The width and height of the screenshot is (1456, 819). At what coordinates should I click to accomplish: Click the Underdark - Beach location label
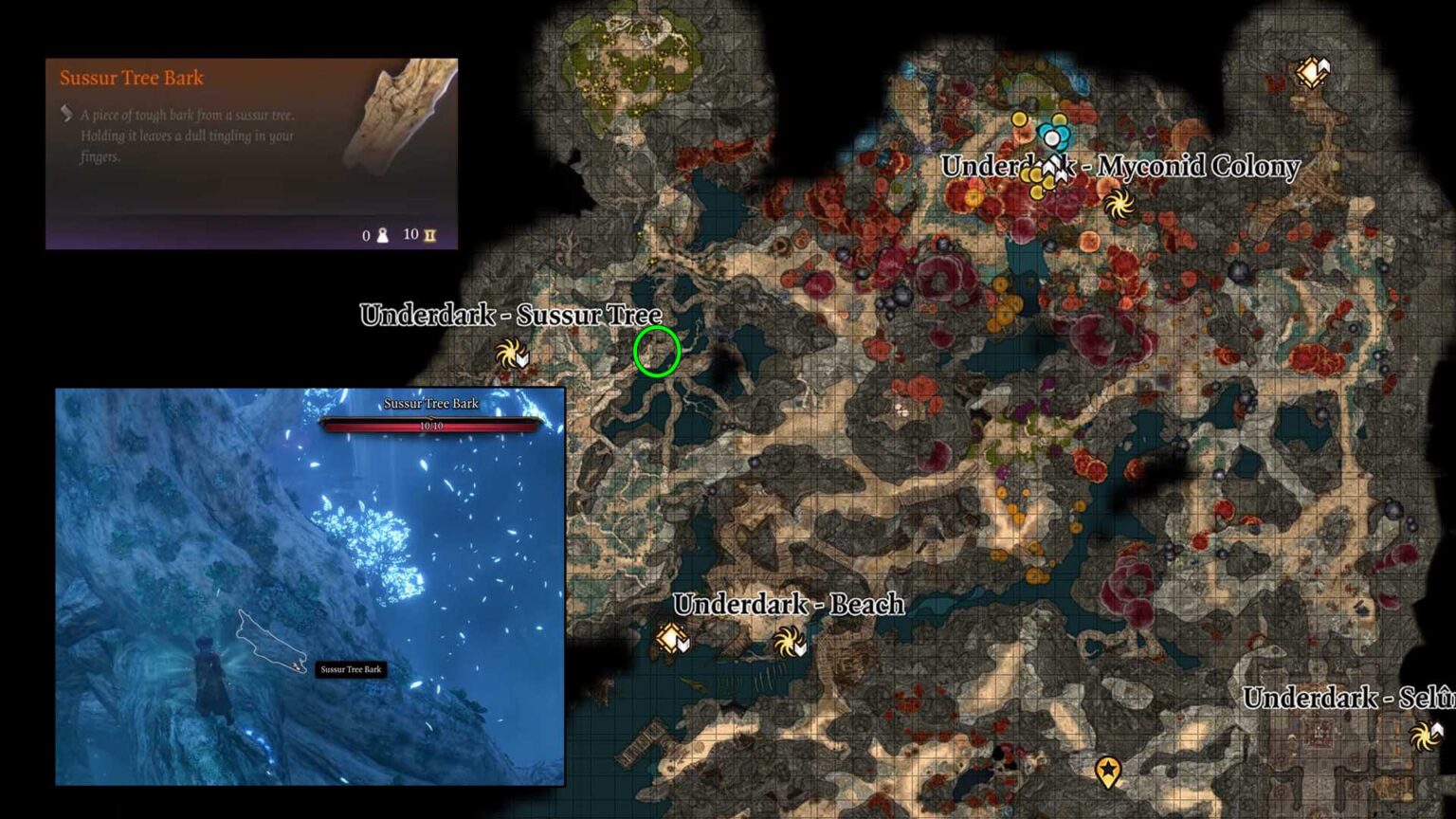point(788,604)
